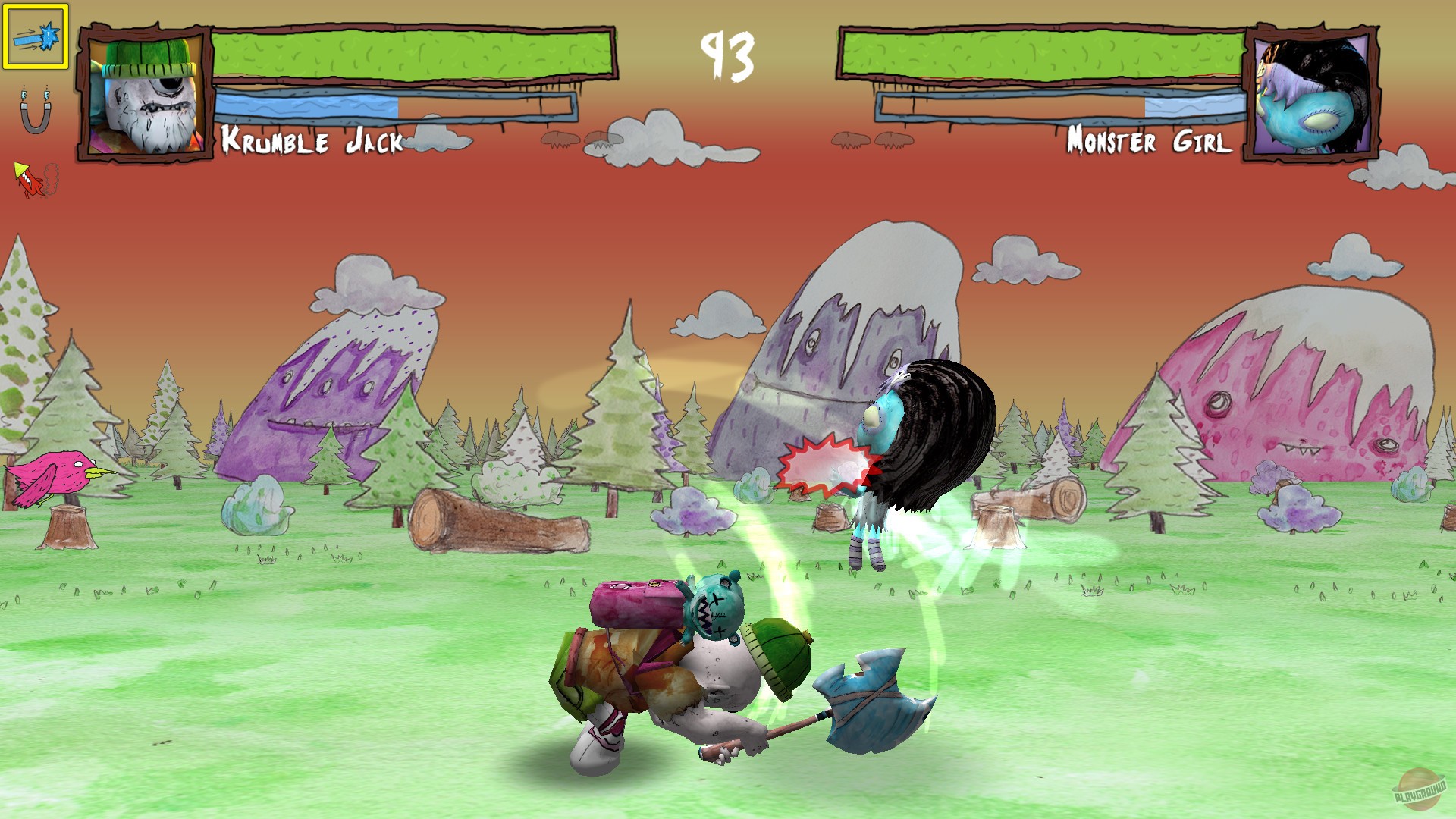
Task: Click Krumble Jack's character portrait
Action: pyautogui.click(x=143, y=91)
